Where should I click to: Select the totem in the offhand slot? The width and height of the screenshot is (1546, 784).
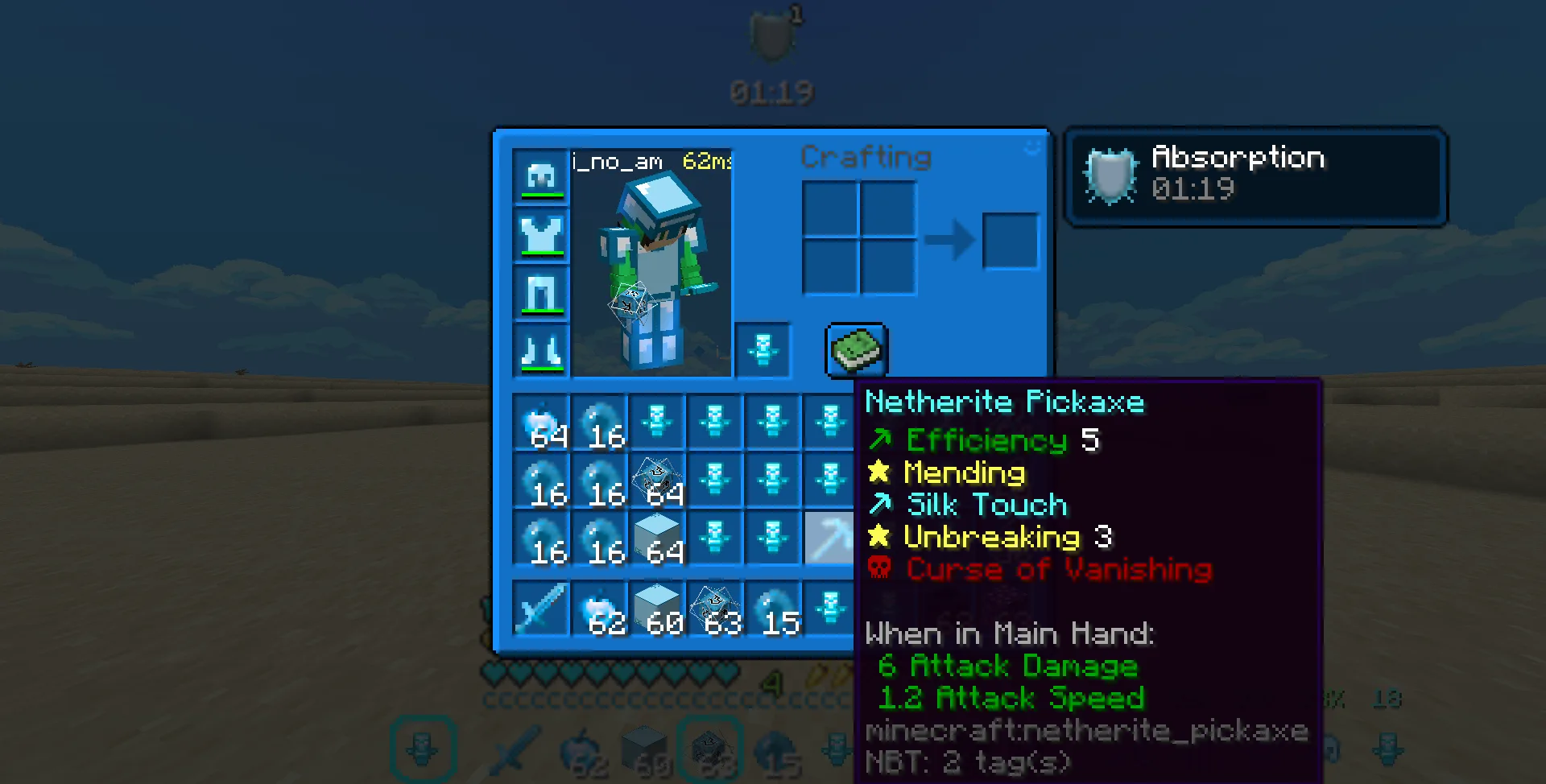762,349
